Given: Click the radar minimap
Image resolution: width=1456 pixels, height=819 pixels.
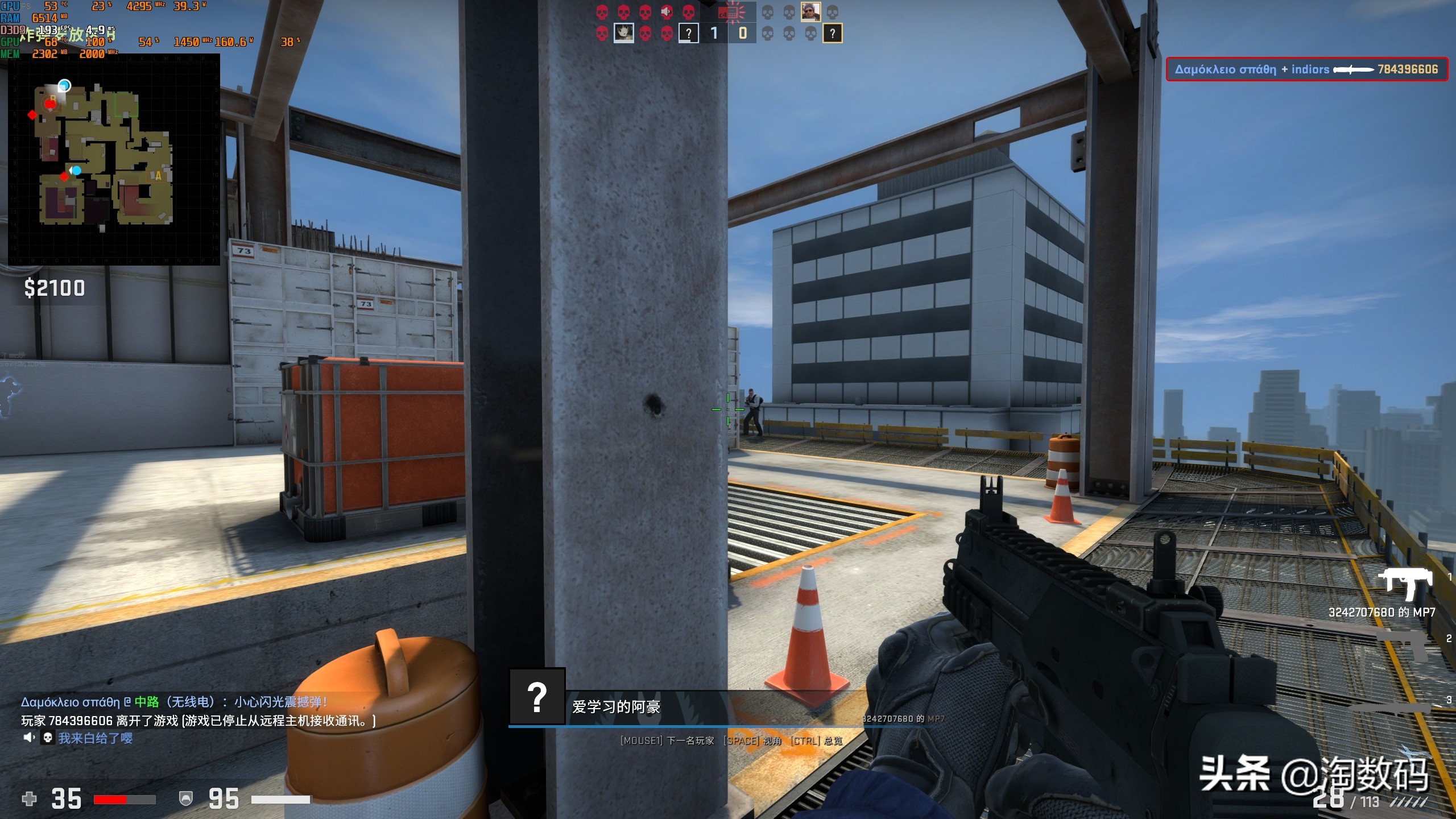Looking at the screenshot, I should point(114,159).
